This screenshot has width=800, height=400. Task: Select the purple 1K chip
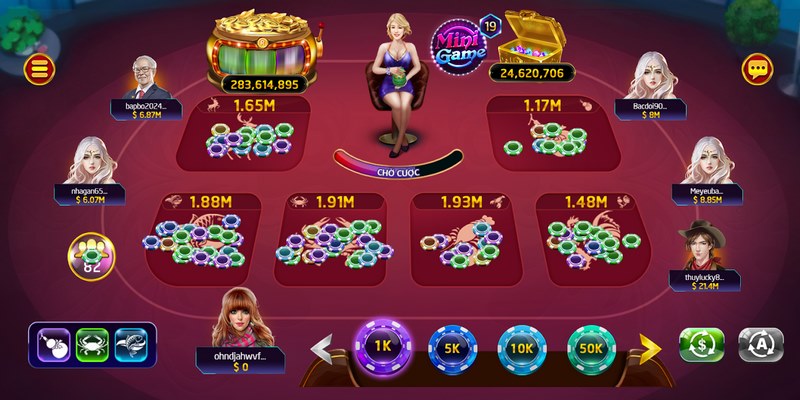point(379,345)
